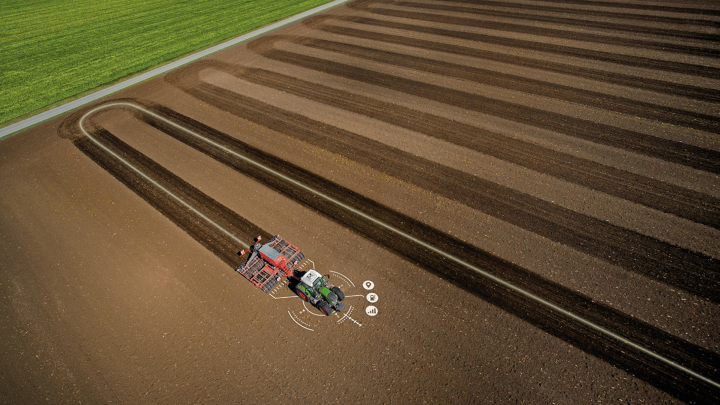Open the fuel pump icon
Viewport: 720px width, 405px height.
click(x=372, y=297)
